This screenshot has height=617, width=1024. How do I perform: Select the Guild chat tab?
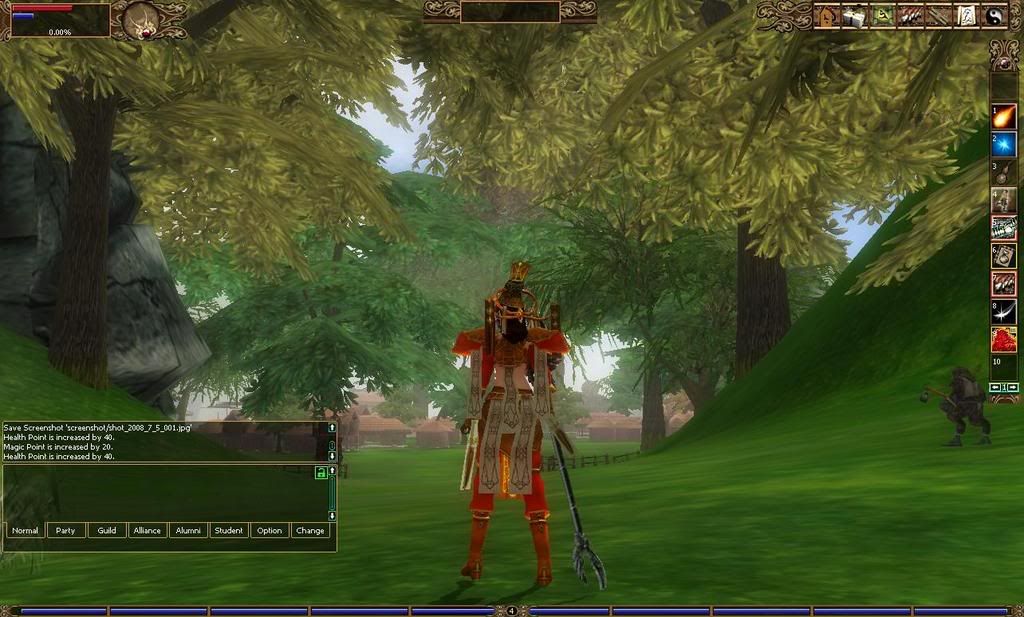[107, 530]
